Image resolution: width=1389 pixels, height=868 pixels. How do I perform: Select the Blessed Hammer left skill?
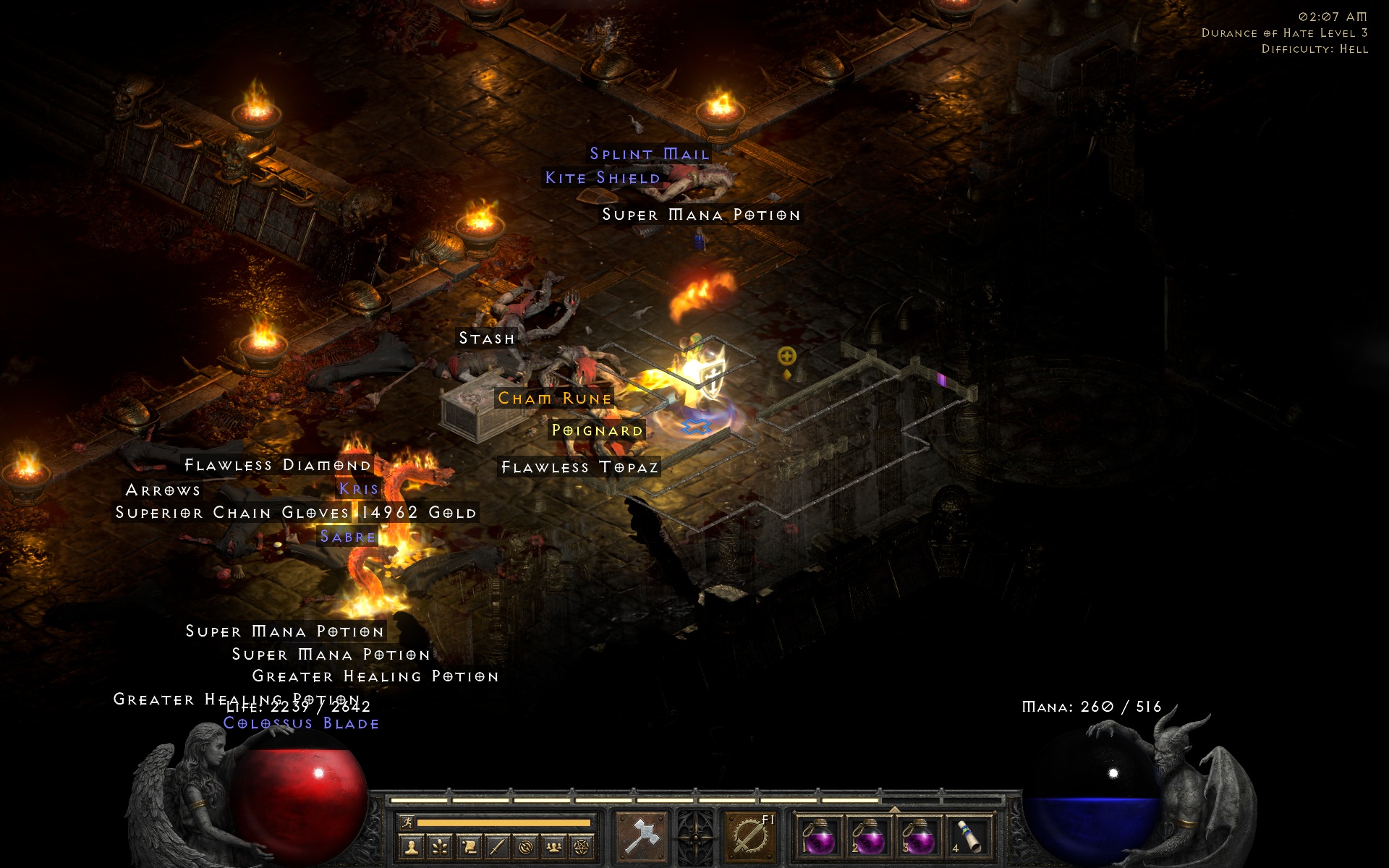point(642,836)
